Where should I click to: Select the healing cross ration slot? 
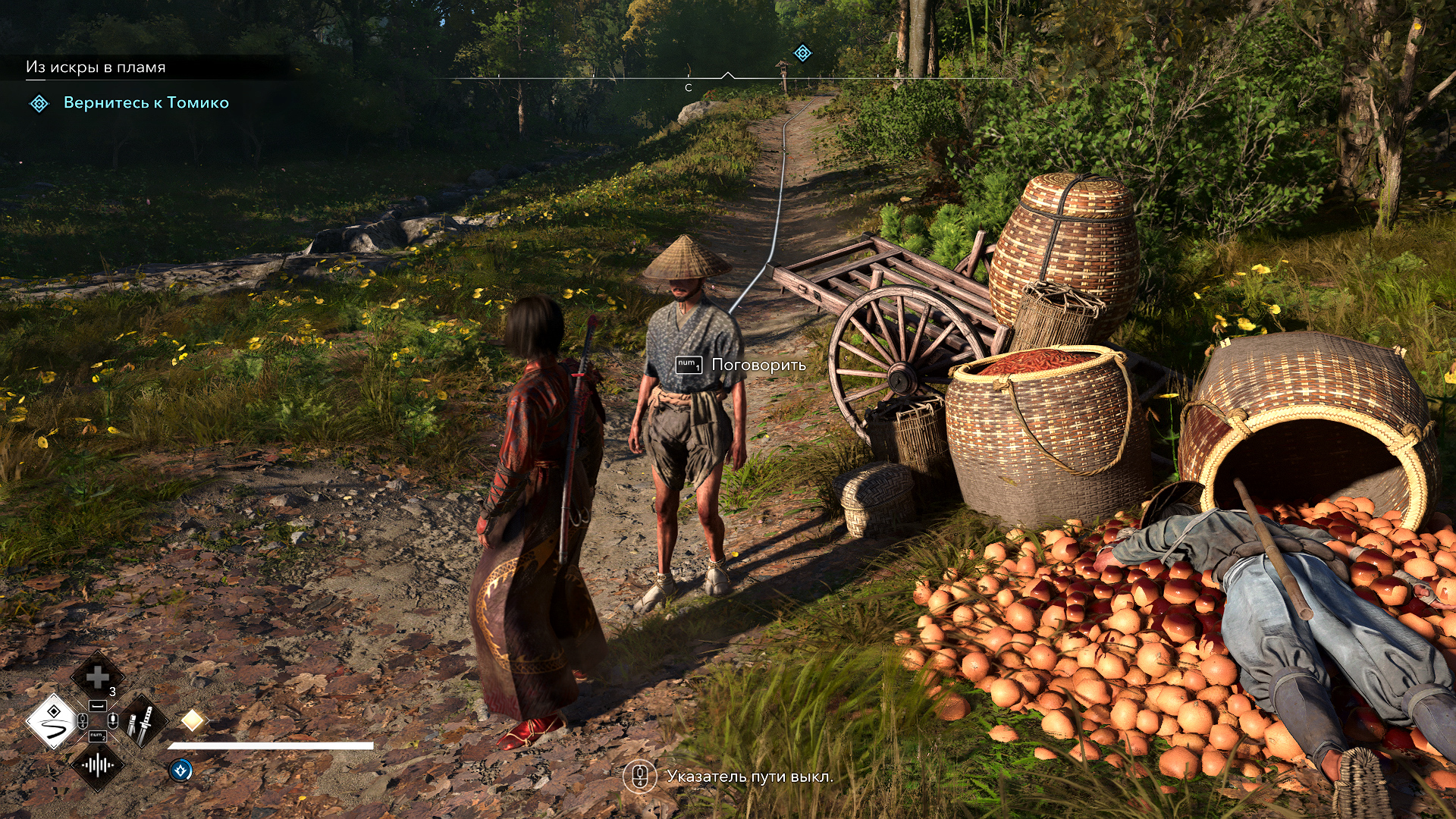pos(97,676)
